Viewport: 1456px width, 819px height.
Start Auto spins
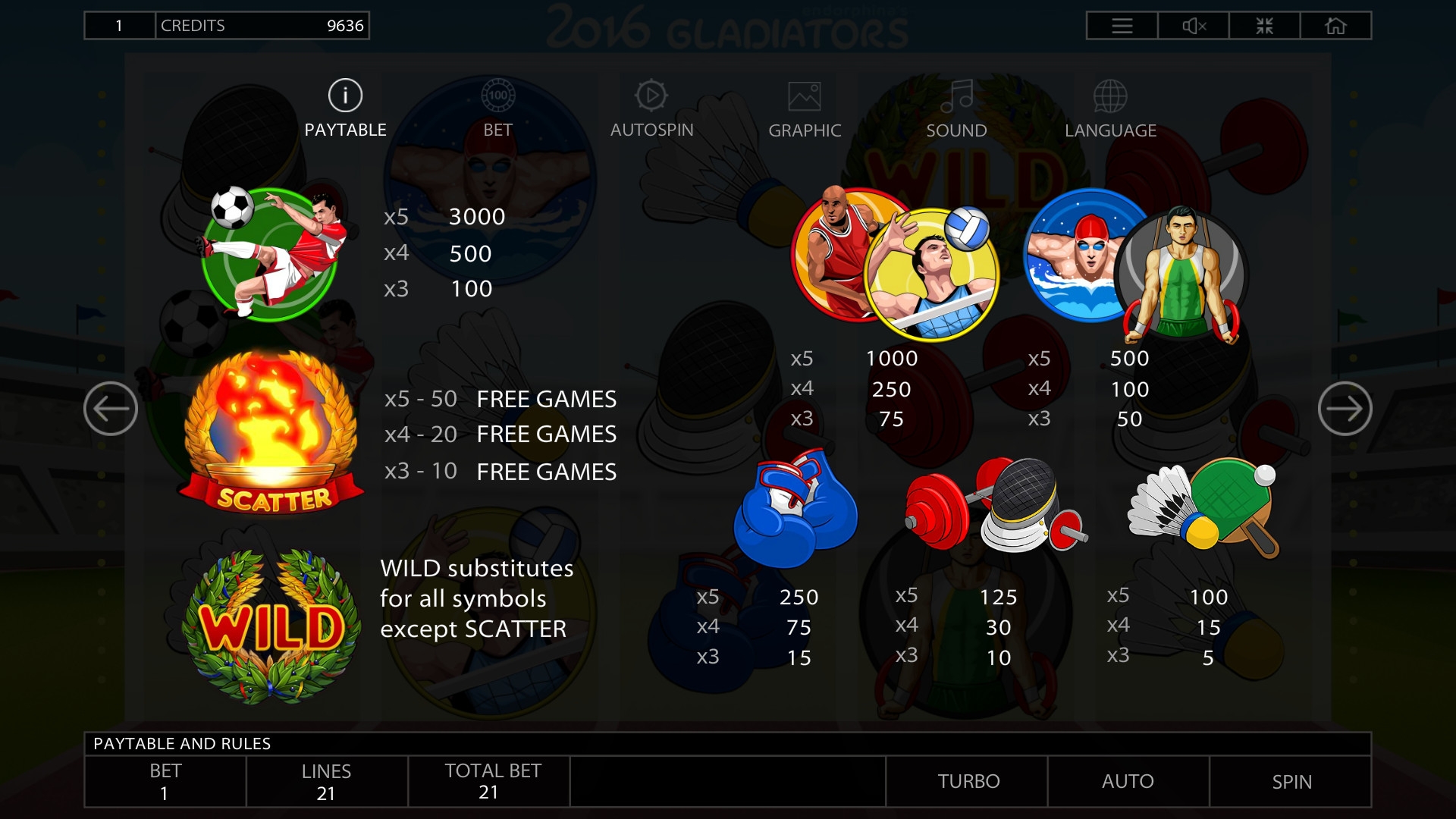pyautogui.click(x=1128, y=781)
